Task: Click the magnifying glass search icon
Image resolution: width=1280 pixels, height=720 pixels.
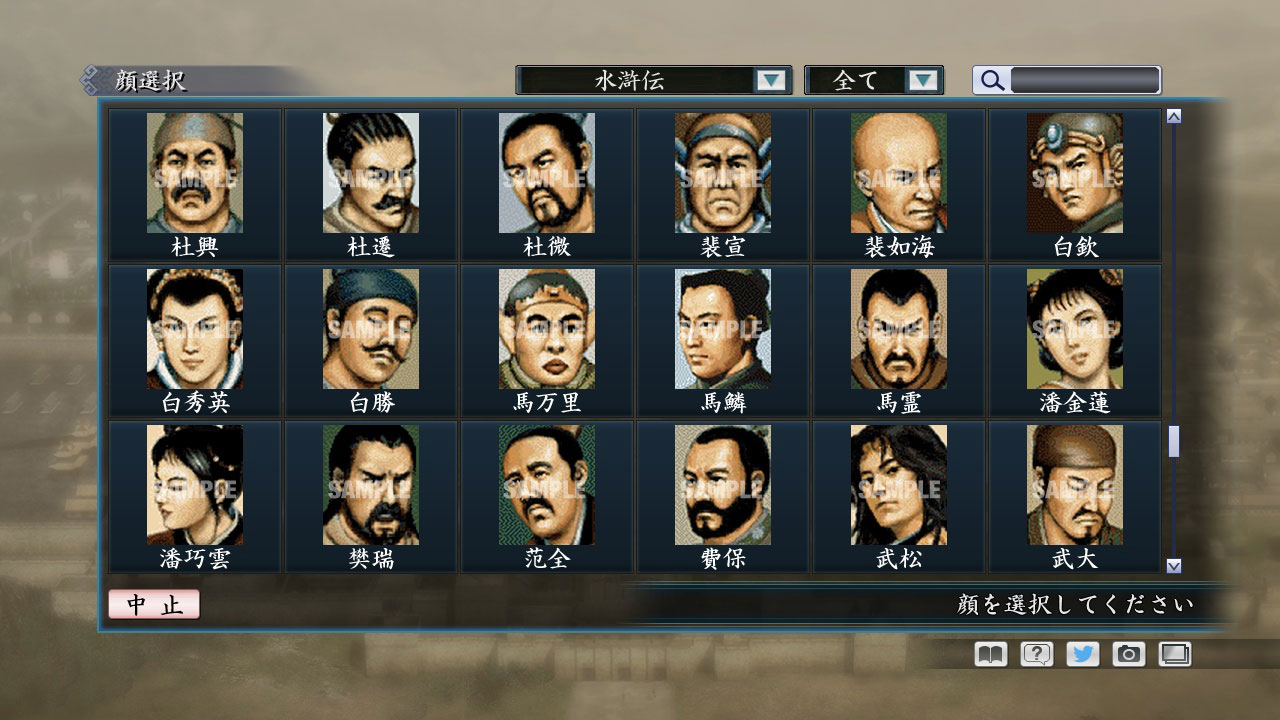Action: pyautogui.click(x=990, y=80)
